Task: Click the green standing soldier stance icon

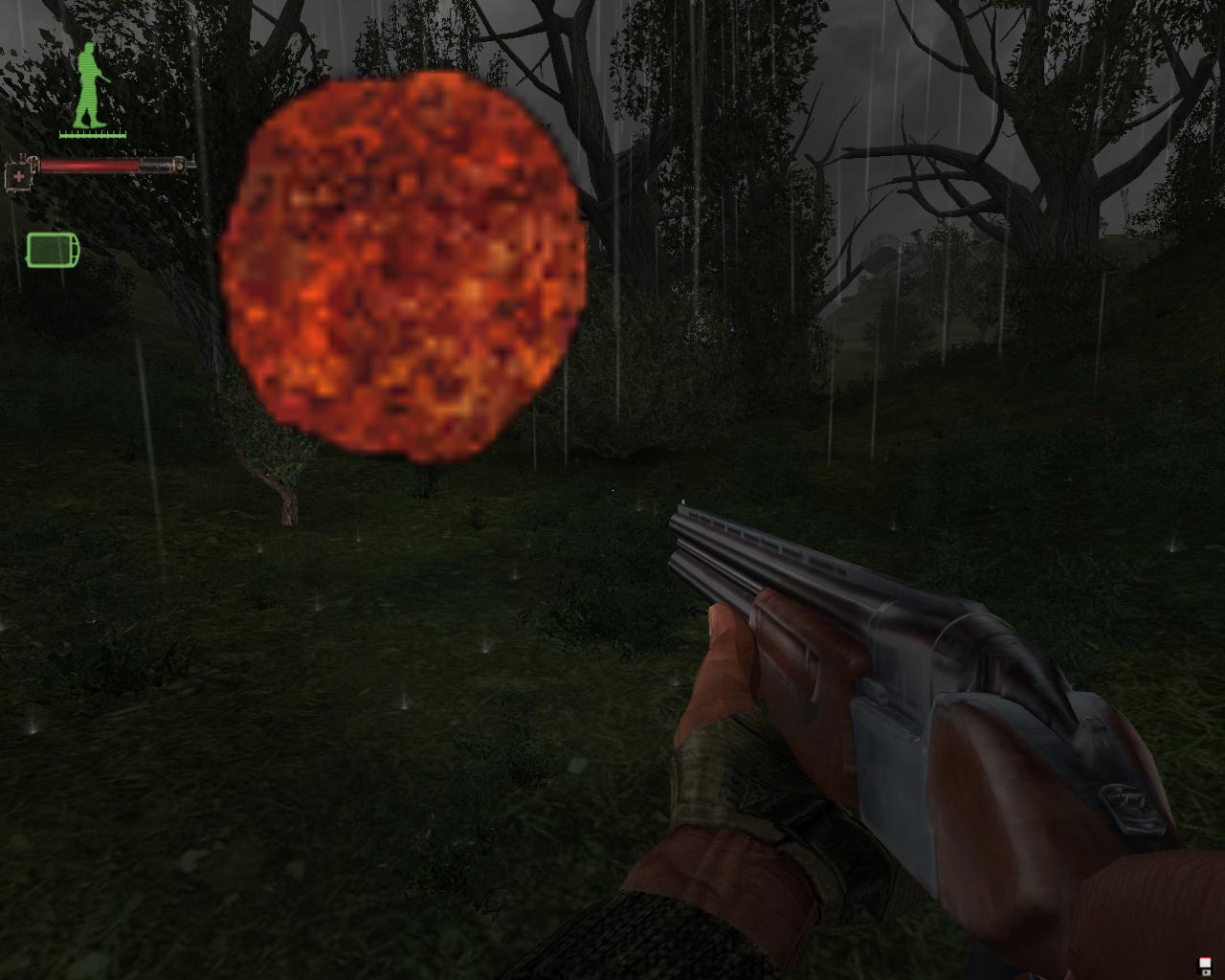Action: point(89,86)
